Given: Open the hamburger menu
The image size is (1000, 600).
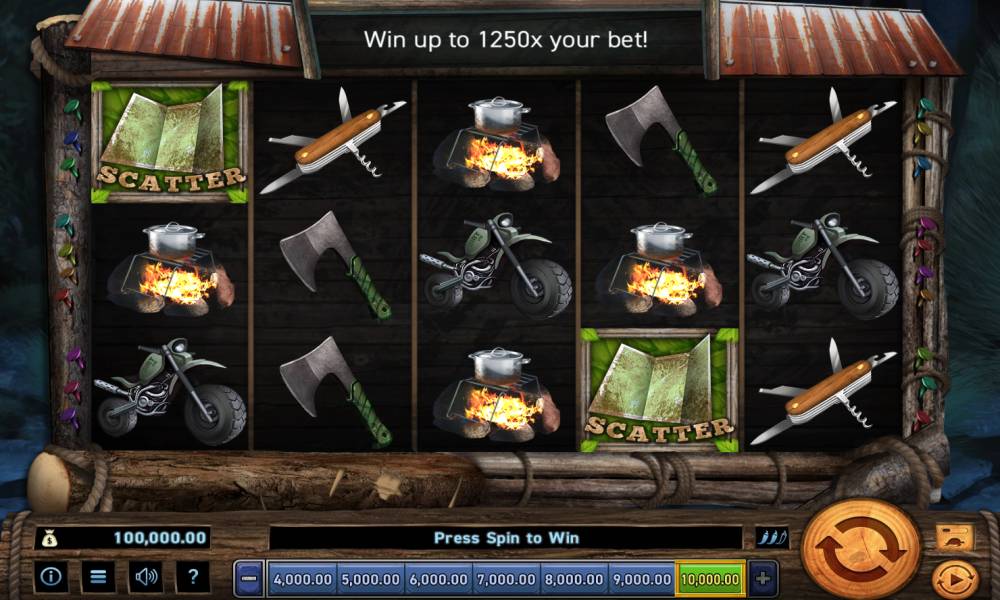Looking at the screenshot, I should [98, 576].
